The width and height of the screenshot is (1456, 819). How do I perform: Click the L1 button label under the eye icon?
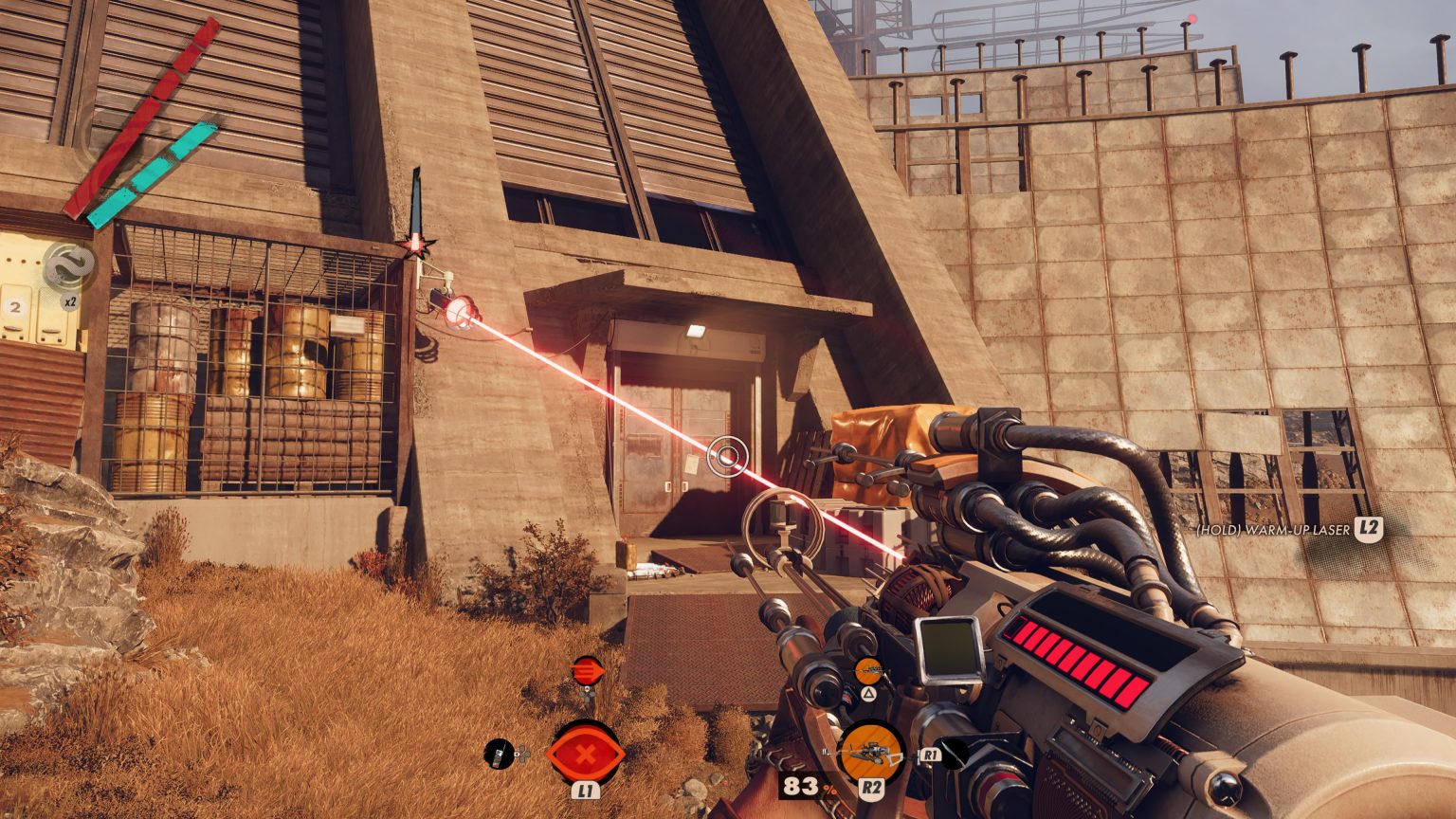point(586,791)
